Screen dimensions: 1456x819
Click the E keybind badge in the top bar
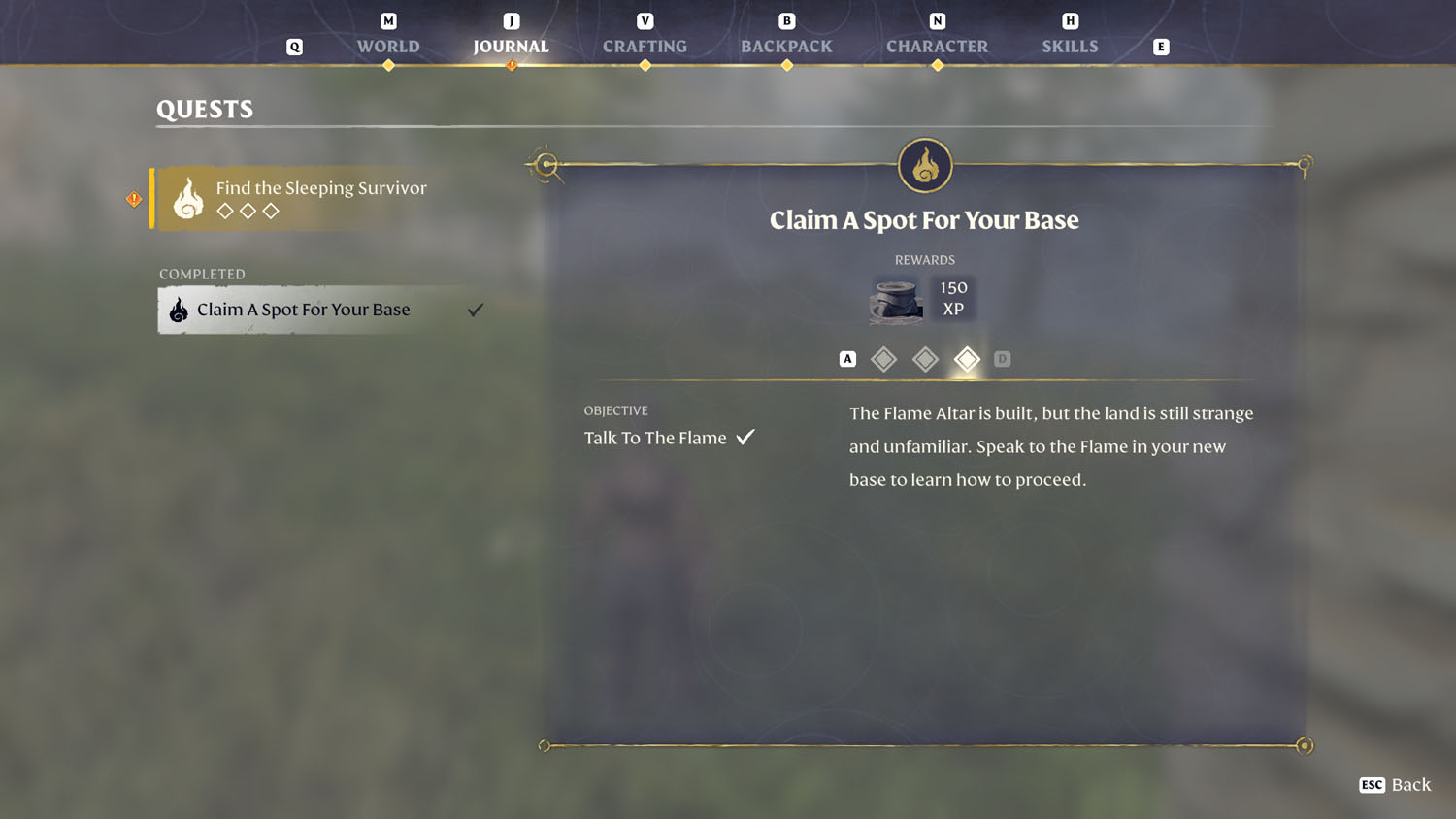[1161, 46]
